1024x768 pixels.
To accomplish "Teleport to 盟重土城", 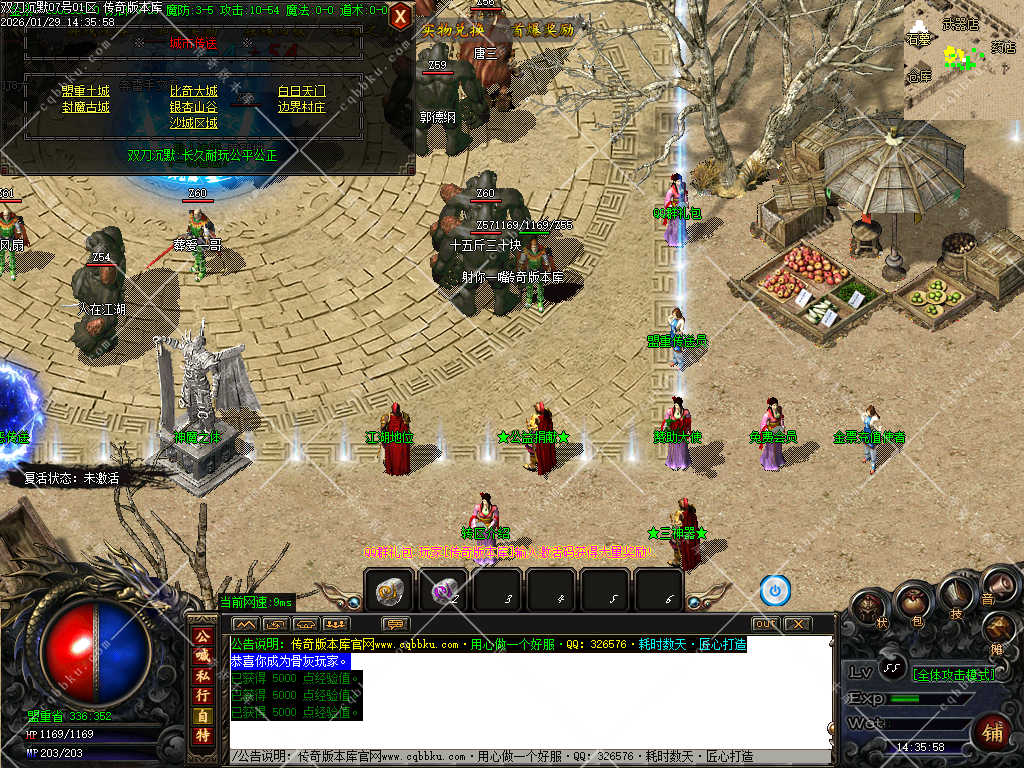I will [x=85, y=91].
